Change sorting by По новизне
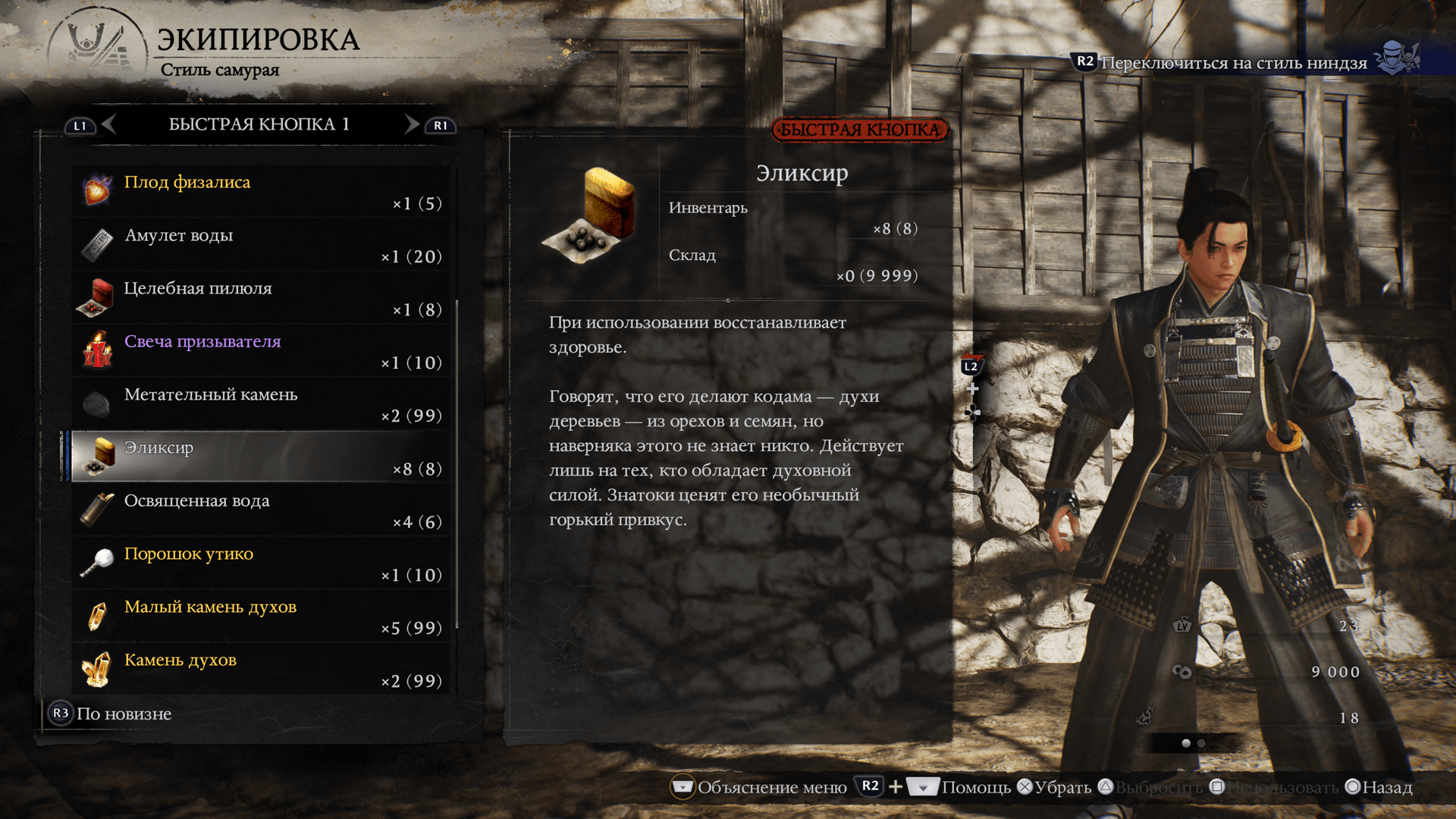 click(111, 714)
